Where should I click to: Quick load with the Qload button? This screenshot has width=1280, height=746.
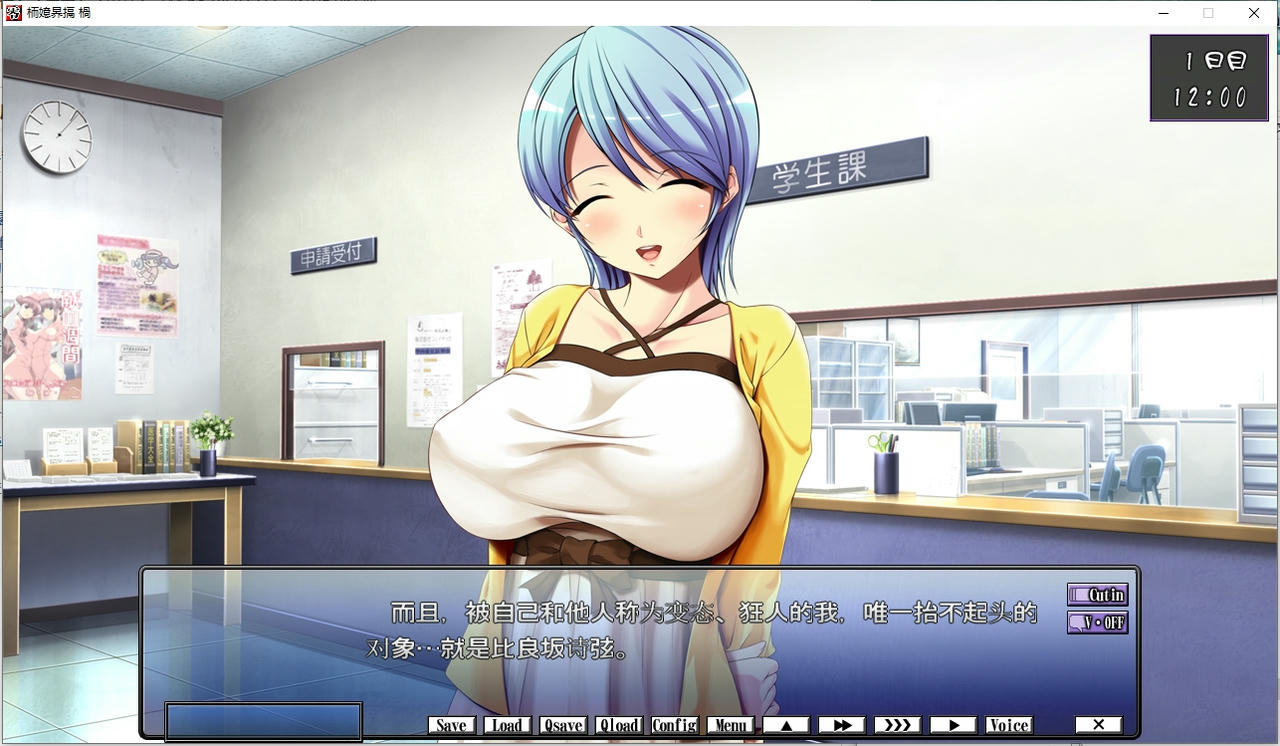click(619, 725)
